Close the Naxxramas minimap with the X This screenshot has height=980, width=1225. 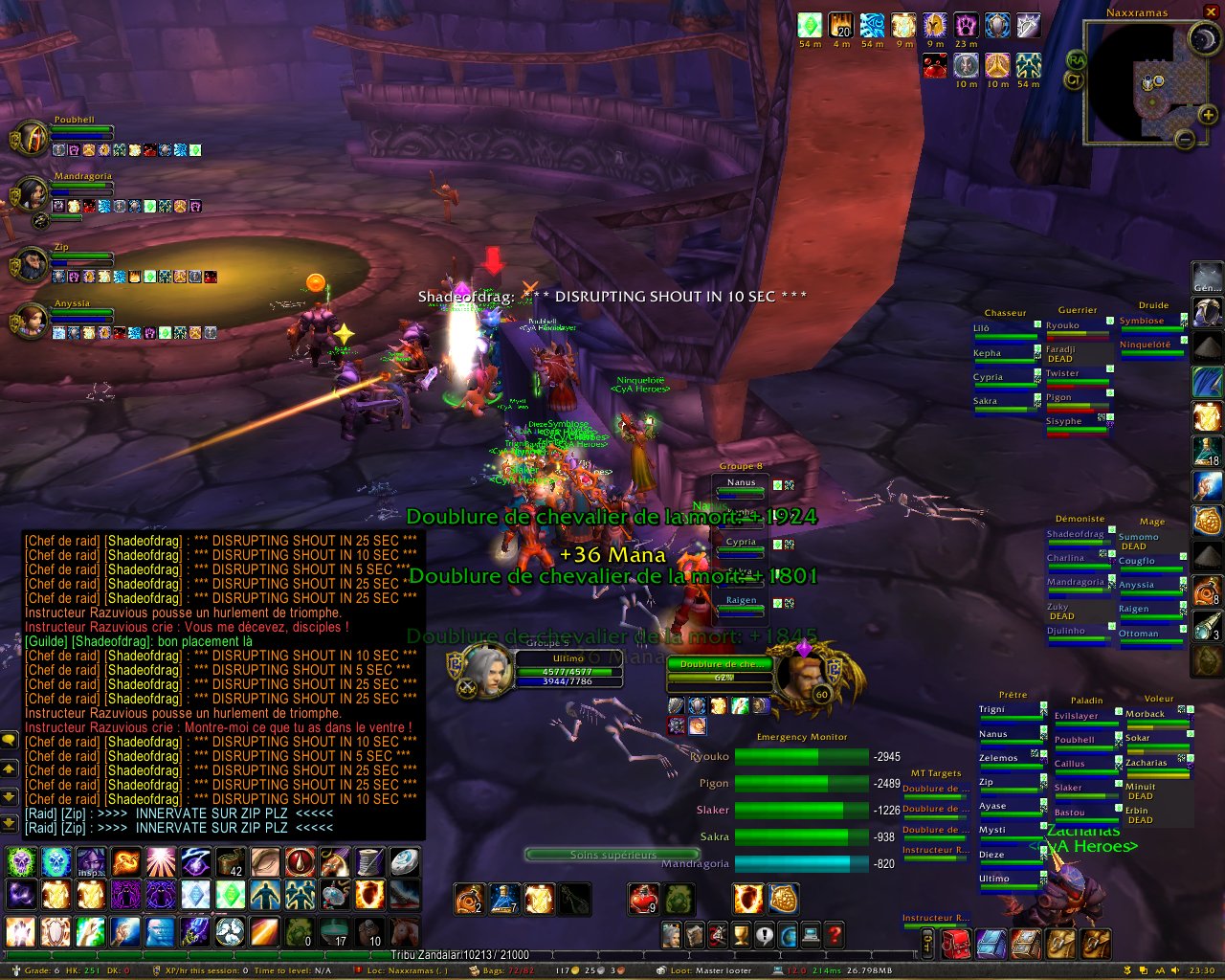pos(1212,11)
